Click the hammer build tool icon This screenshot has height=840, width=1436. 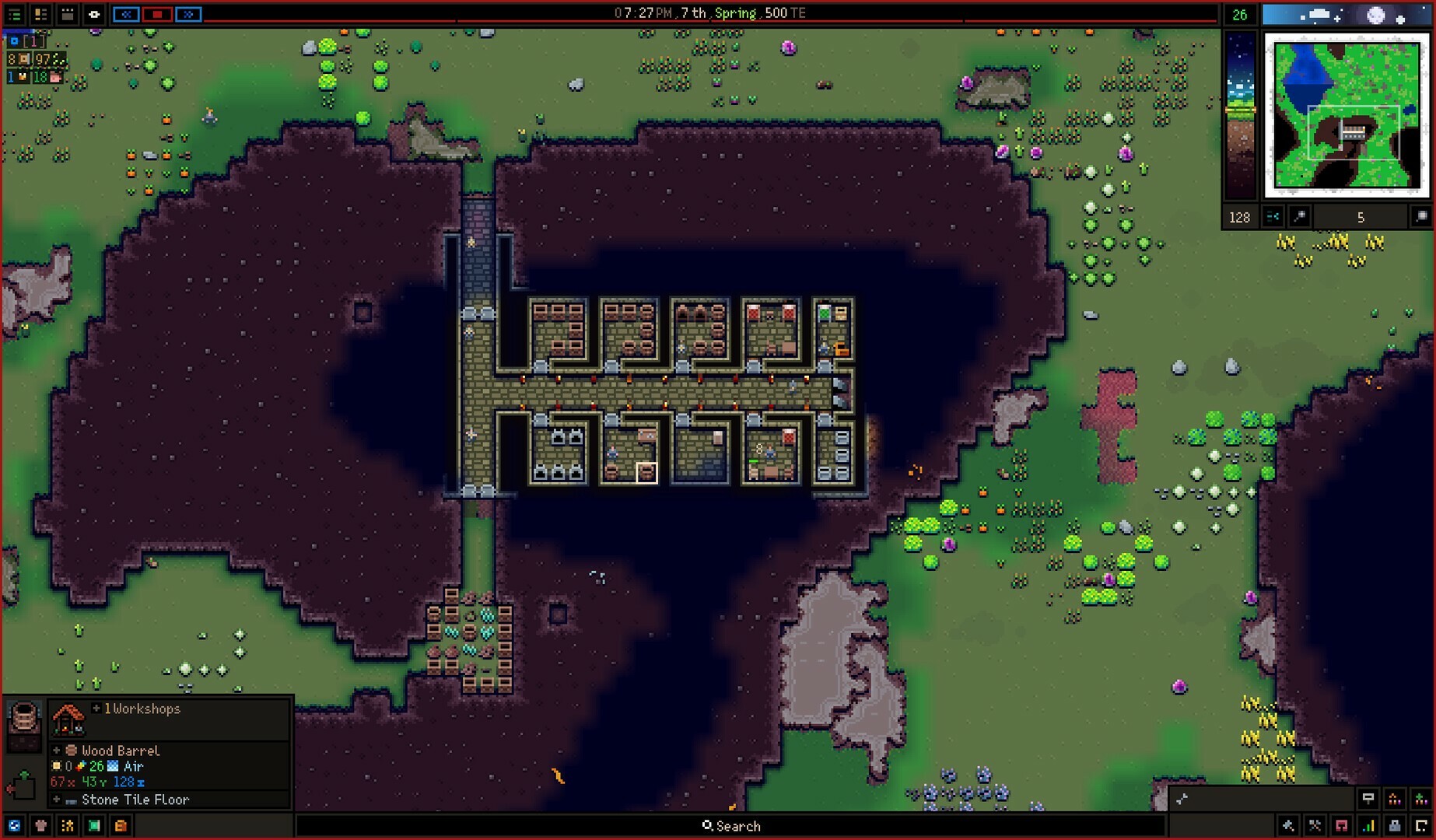(1288, 826)
